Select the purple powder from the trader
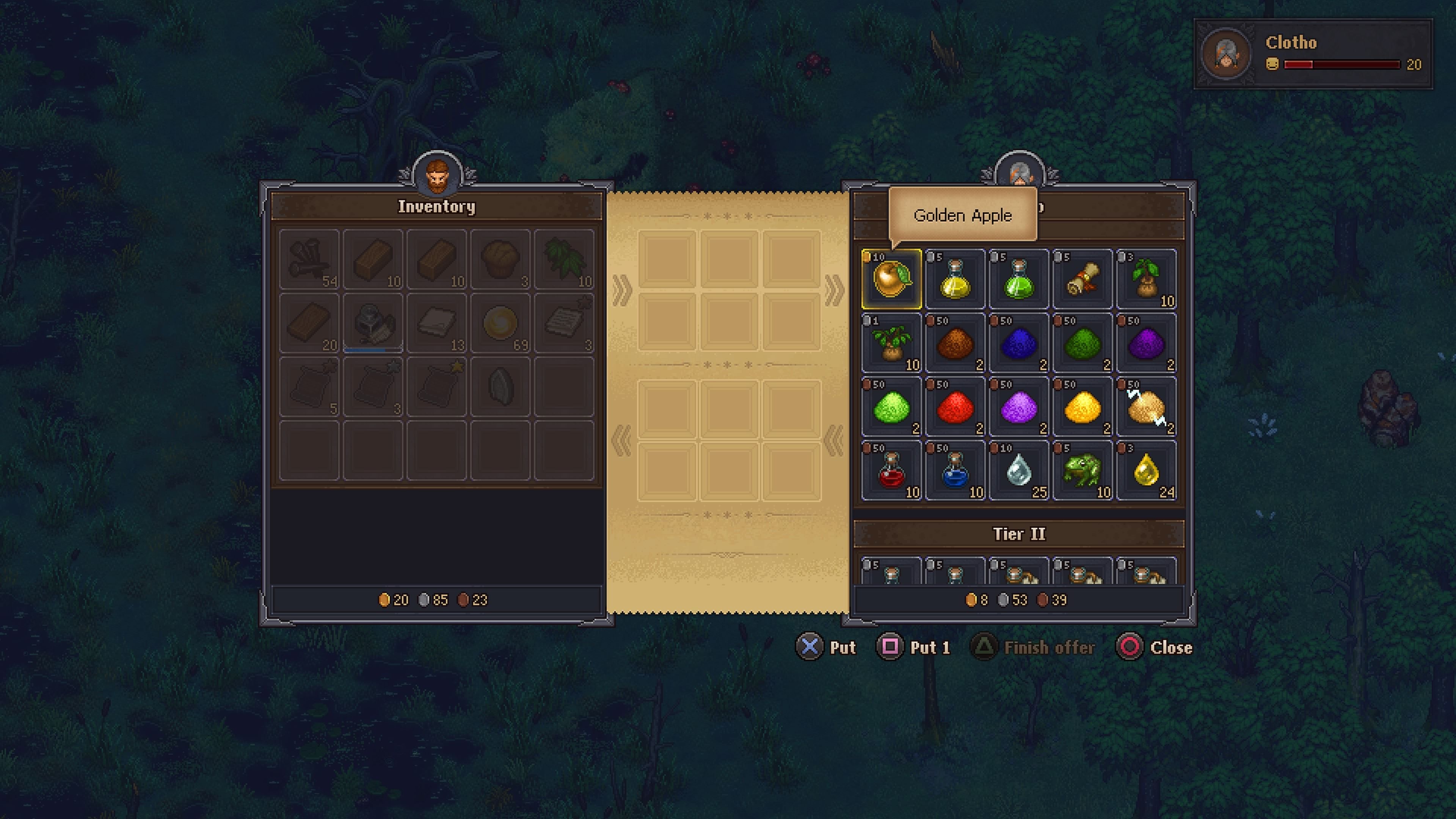This screenshot has width=1456, height=819. (1147, 342)
